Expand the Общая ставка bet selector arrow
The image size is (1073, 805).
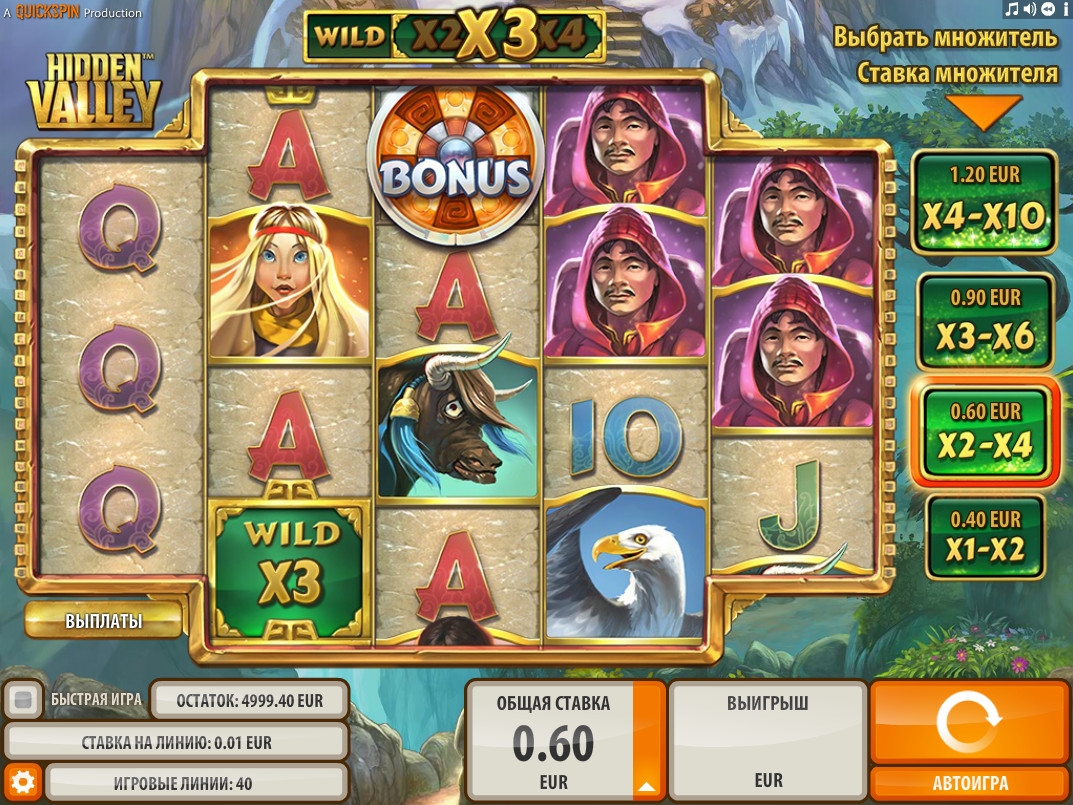pyautogui.click(x=648, y=784)
